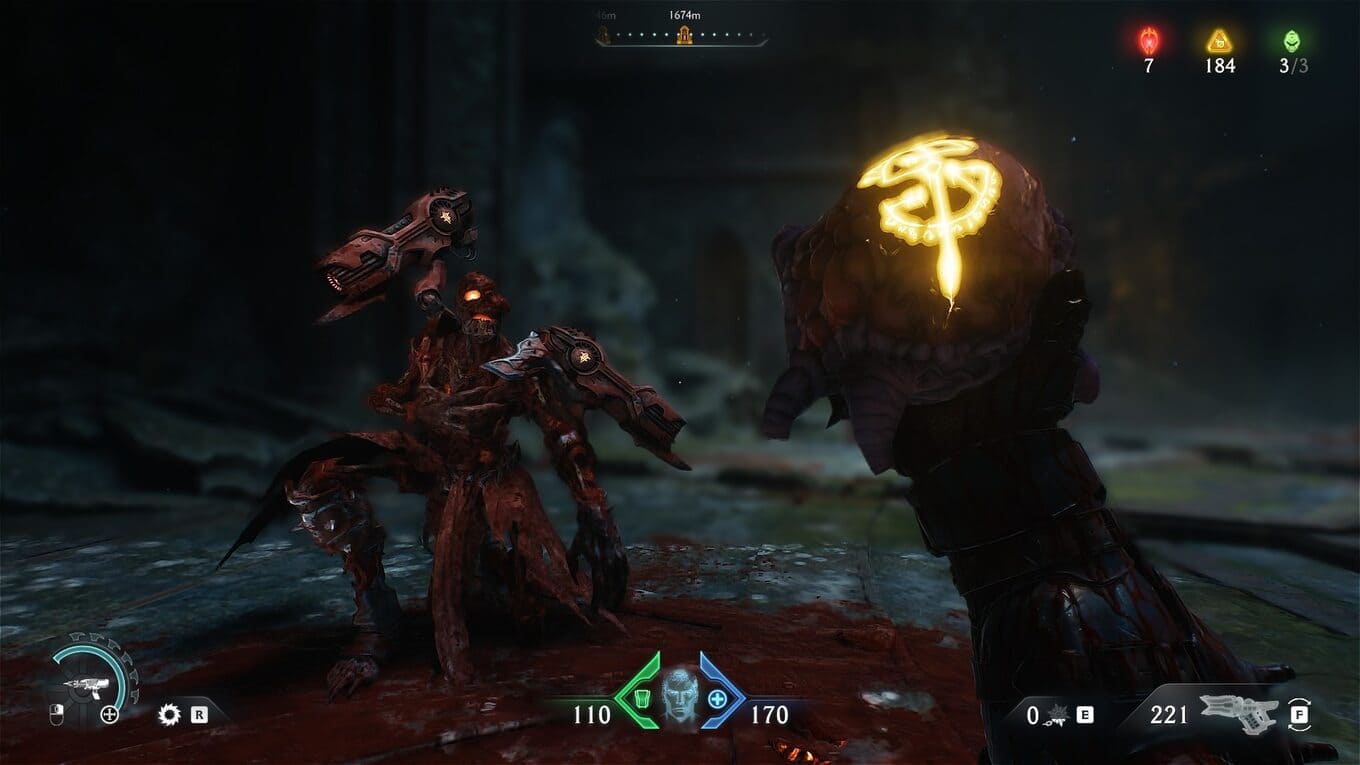Click the golden gate marker on compass
1360x765 pixels.
pos(684,37)
